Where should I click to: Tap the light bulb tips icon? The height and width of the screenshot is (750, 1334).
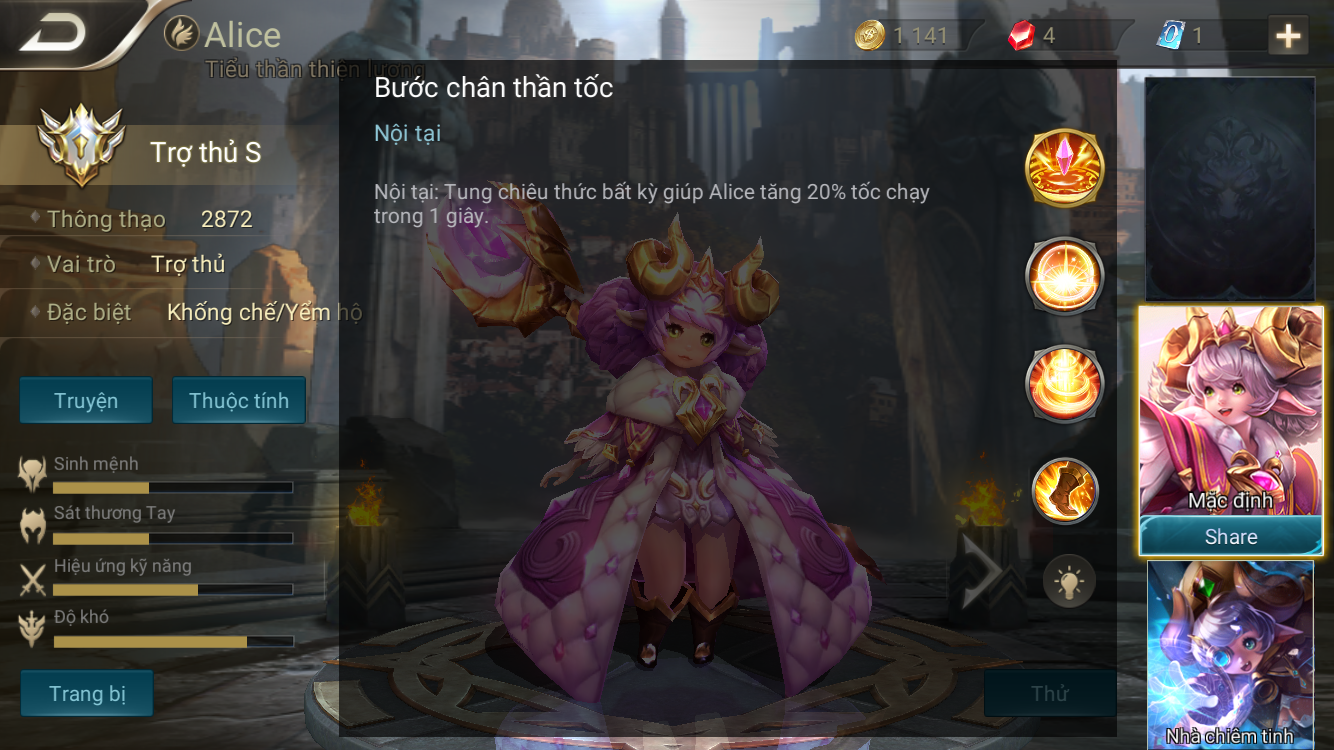pyautogui.click(x=1069, y=582)
